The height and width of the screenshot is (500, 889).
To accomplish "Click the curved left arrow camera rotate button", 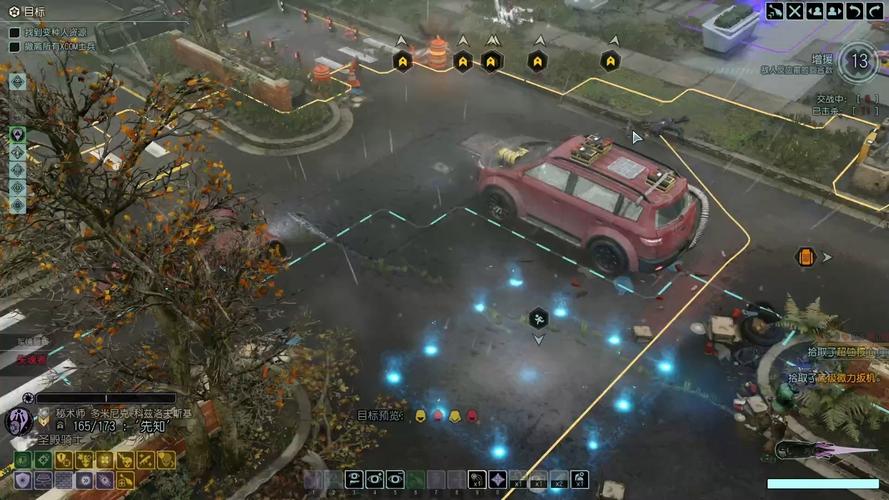I will click(x=855, y=11).
